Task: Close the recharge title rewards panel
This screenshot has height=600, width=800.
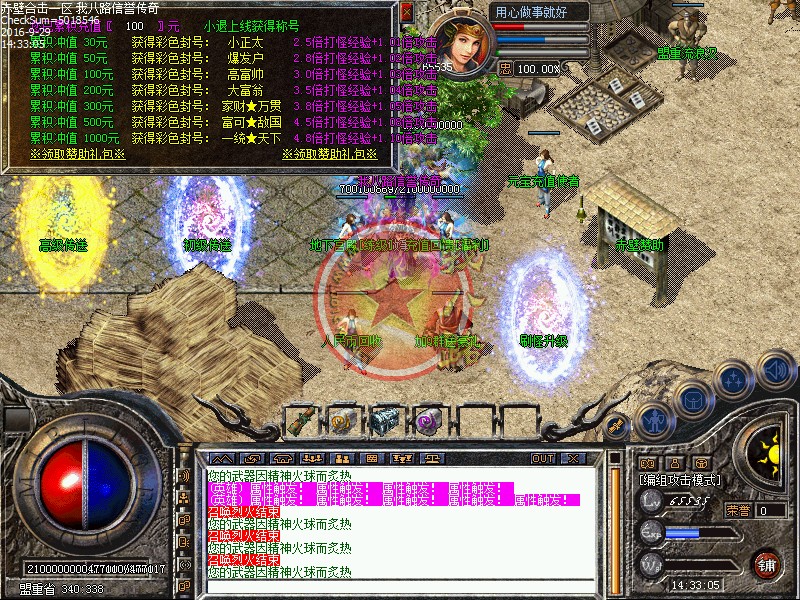Action: (x=406, y=12)
